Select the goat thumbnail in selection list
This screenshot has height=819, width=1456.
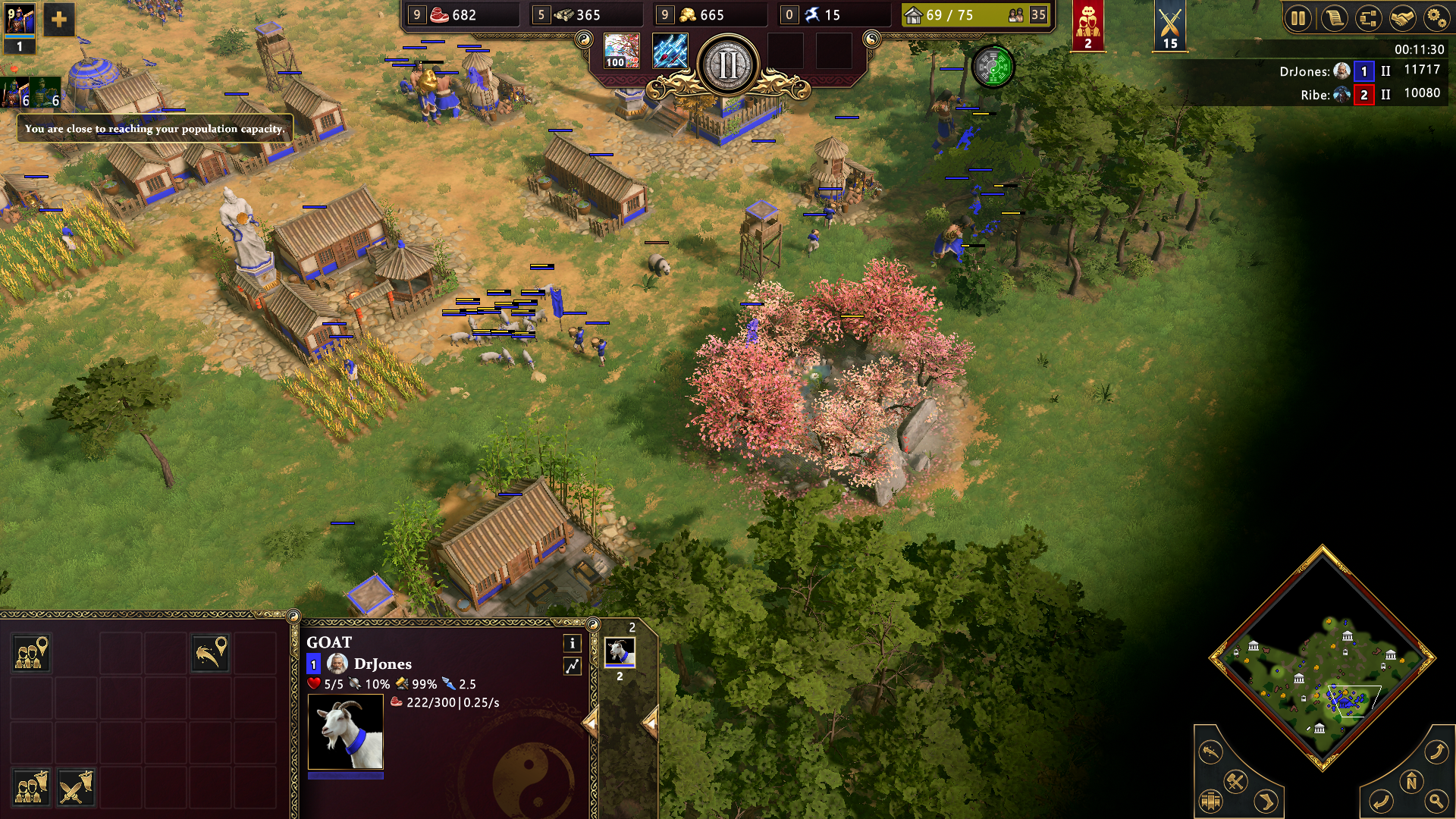click(x=620, y=652)
